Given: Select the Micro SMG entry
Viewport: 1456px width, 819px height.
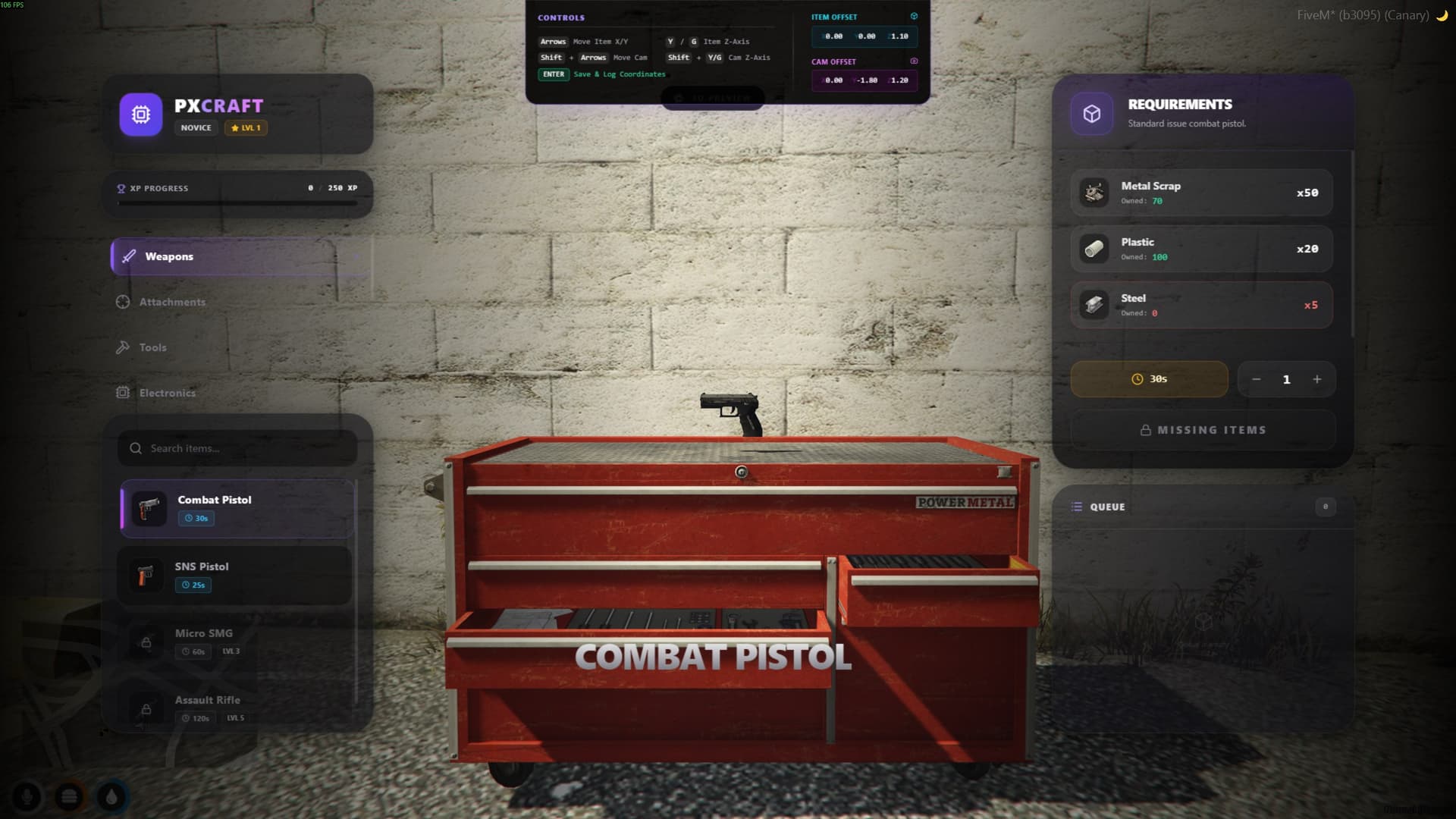Looking at the screenshot, I should 235,641.
